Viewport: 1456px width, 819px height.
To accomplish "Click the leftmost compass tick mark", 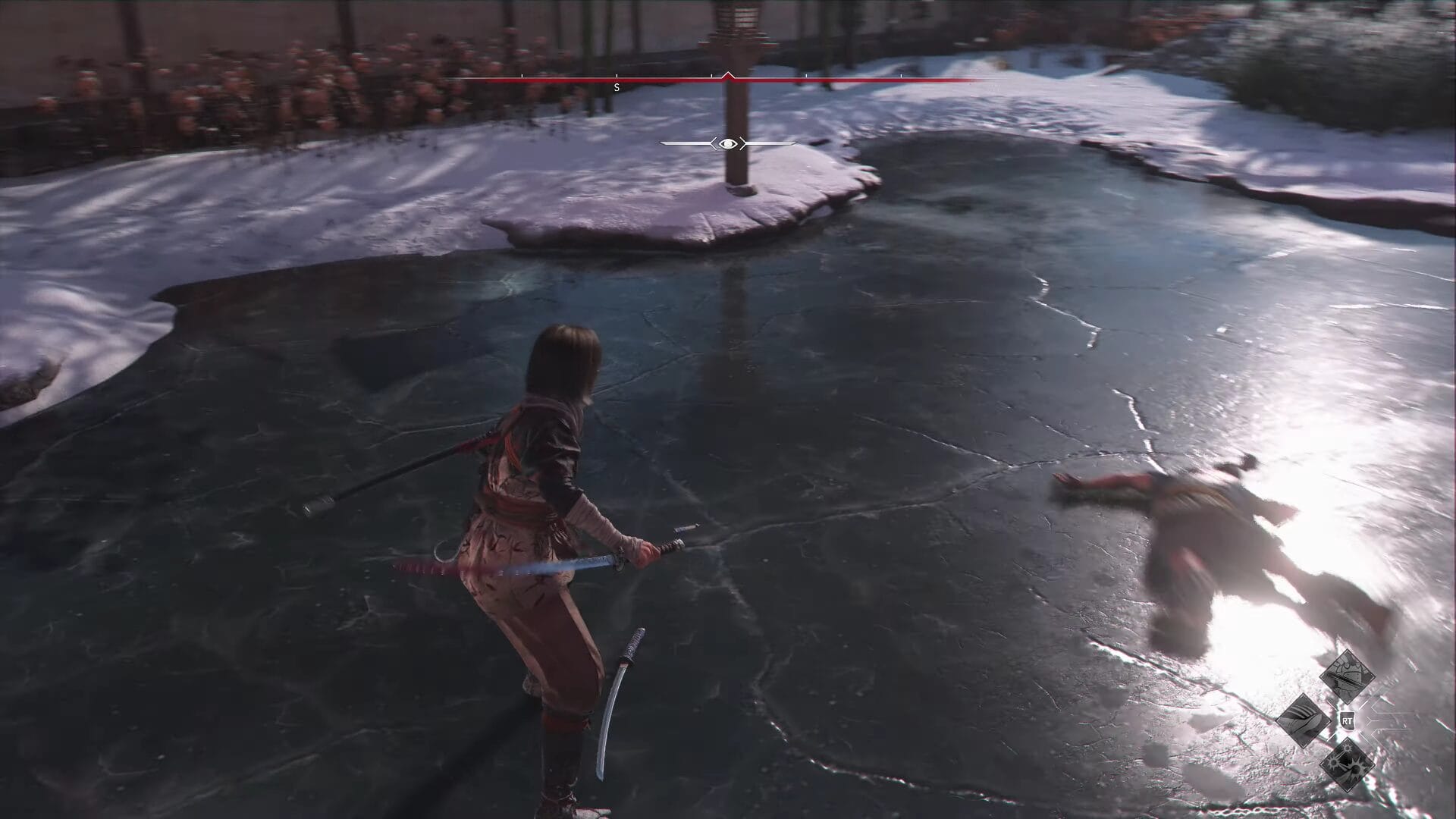I will click(521, 75).
